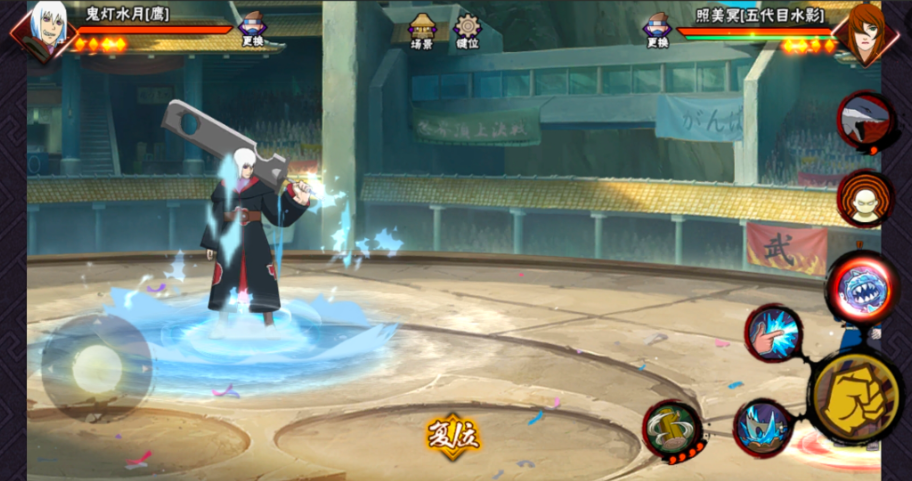Open the 场景 scene selector
Viewport: 912px width, 481px height.
pos(423,30)
